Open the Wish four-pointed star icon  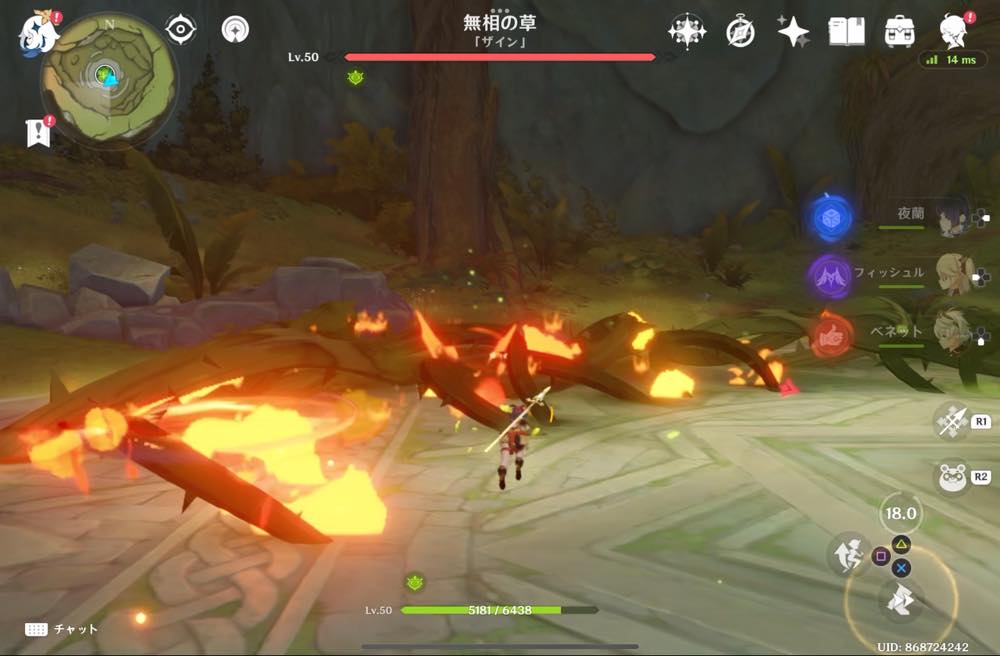pos(793,32)
